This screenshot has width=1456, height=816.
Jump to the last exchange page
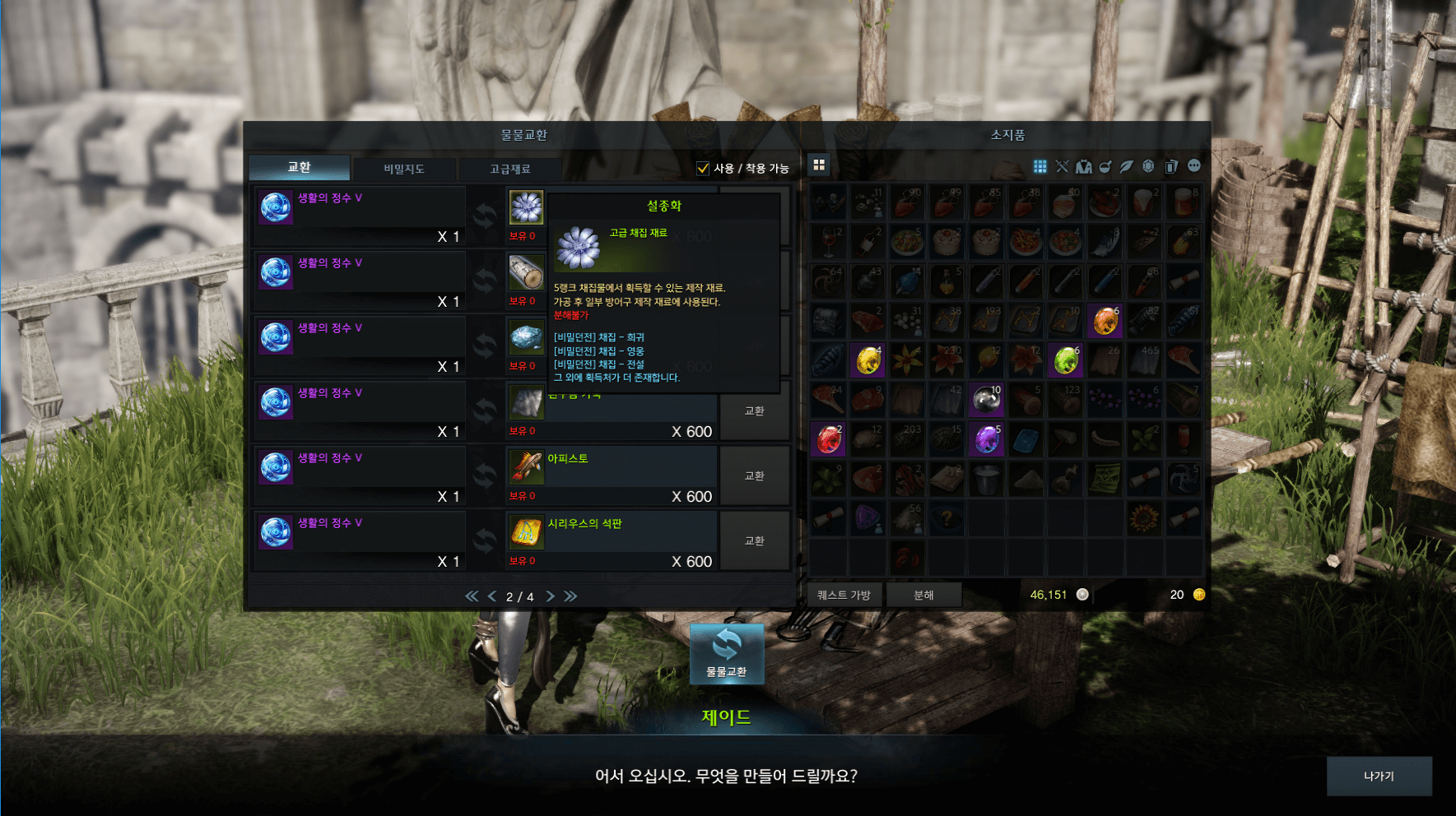(570, 596)
